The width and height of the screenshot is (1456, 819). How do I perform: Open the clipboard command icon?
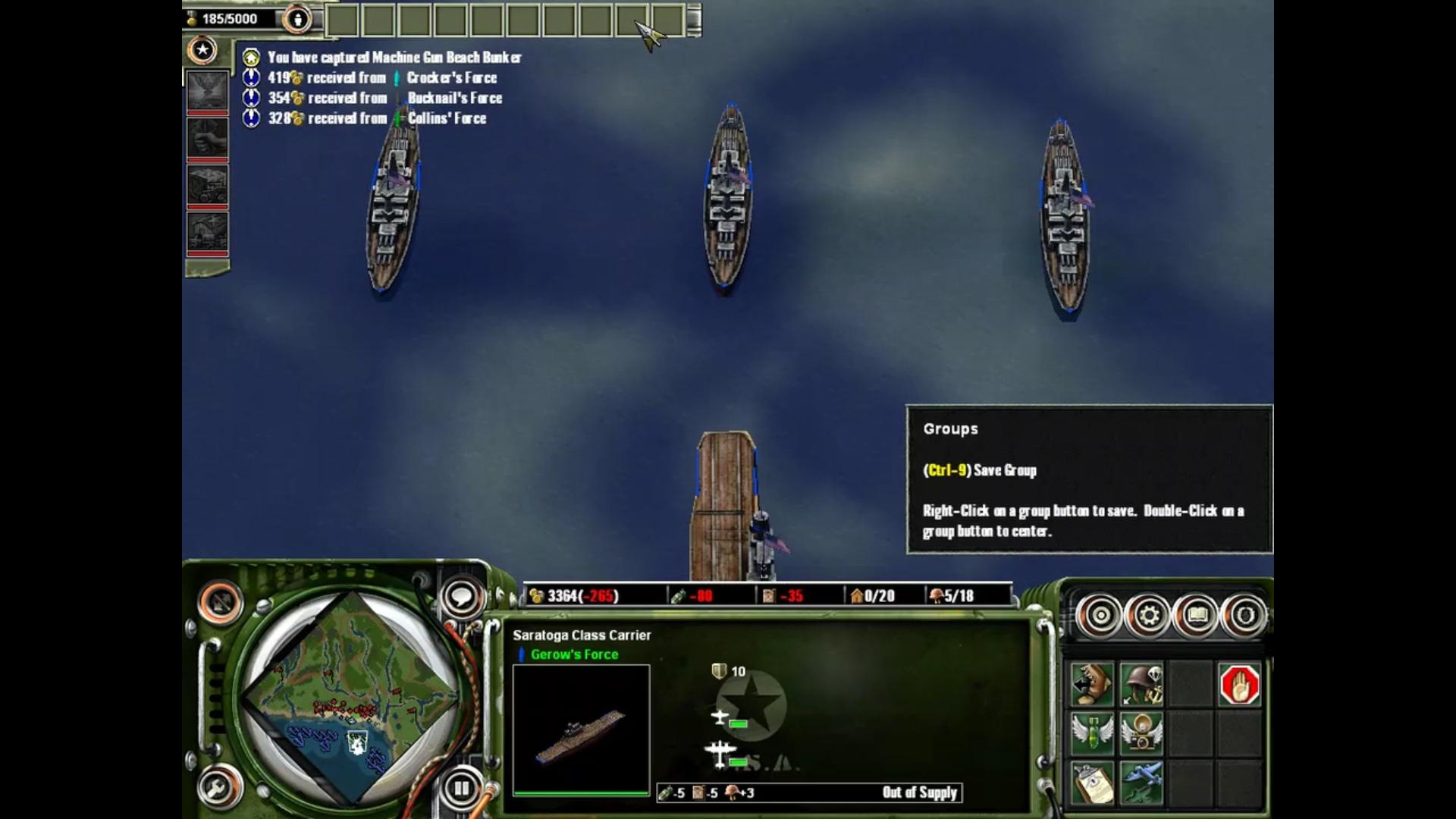[x=1092, y=782]
